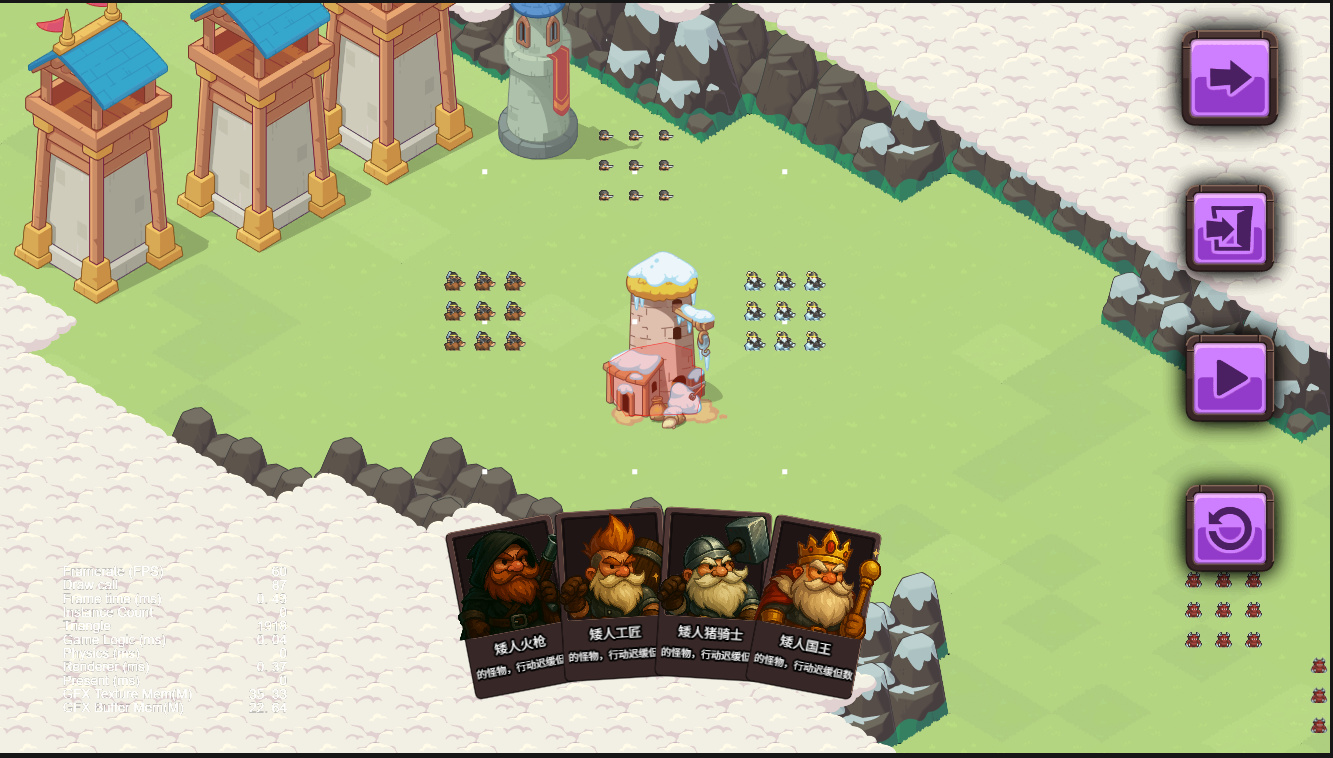Click the purple circular reset button
The height and width of the screenshot is (758, 1333).
click(1229, 528)
